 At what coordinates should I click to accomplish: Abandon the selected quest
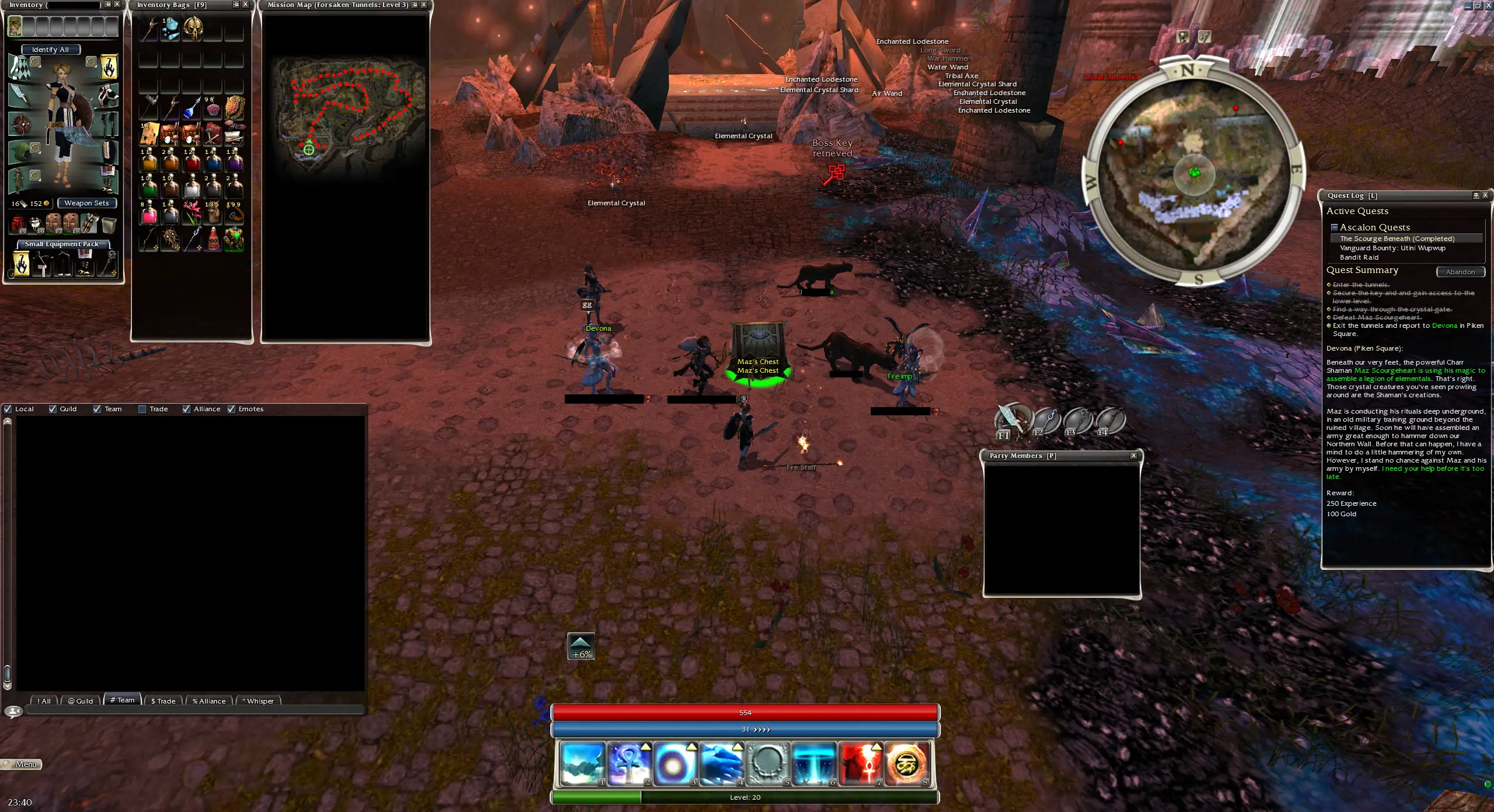point(1460,272)
